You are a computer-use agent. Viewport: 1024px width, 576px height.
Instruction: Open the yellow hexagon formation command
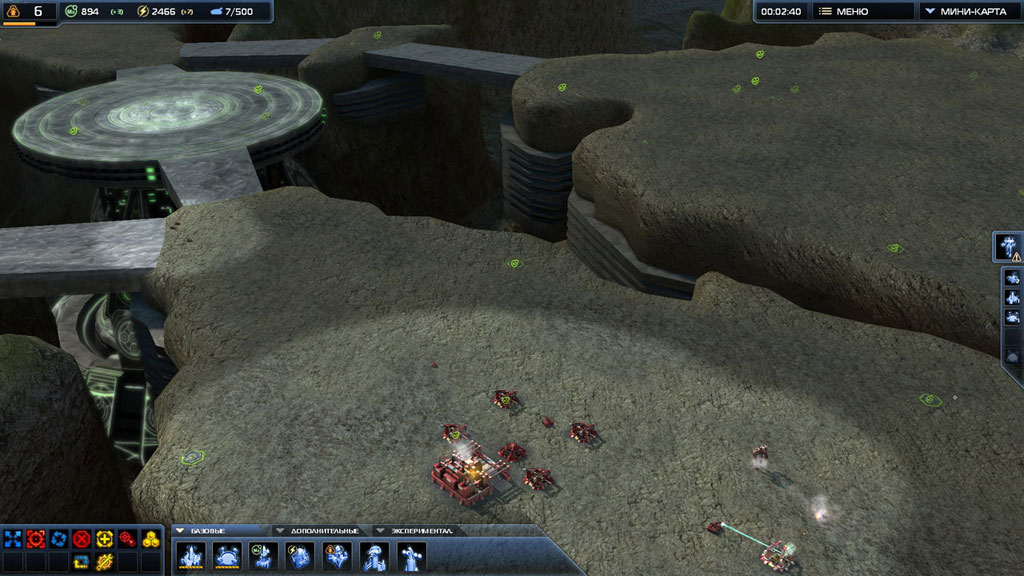coord(151,539)
